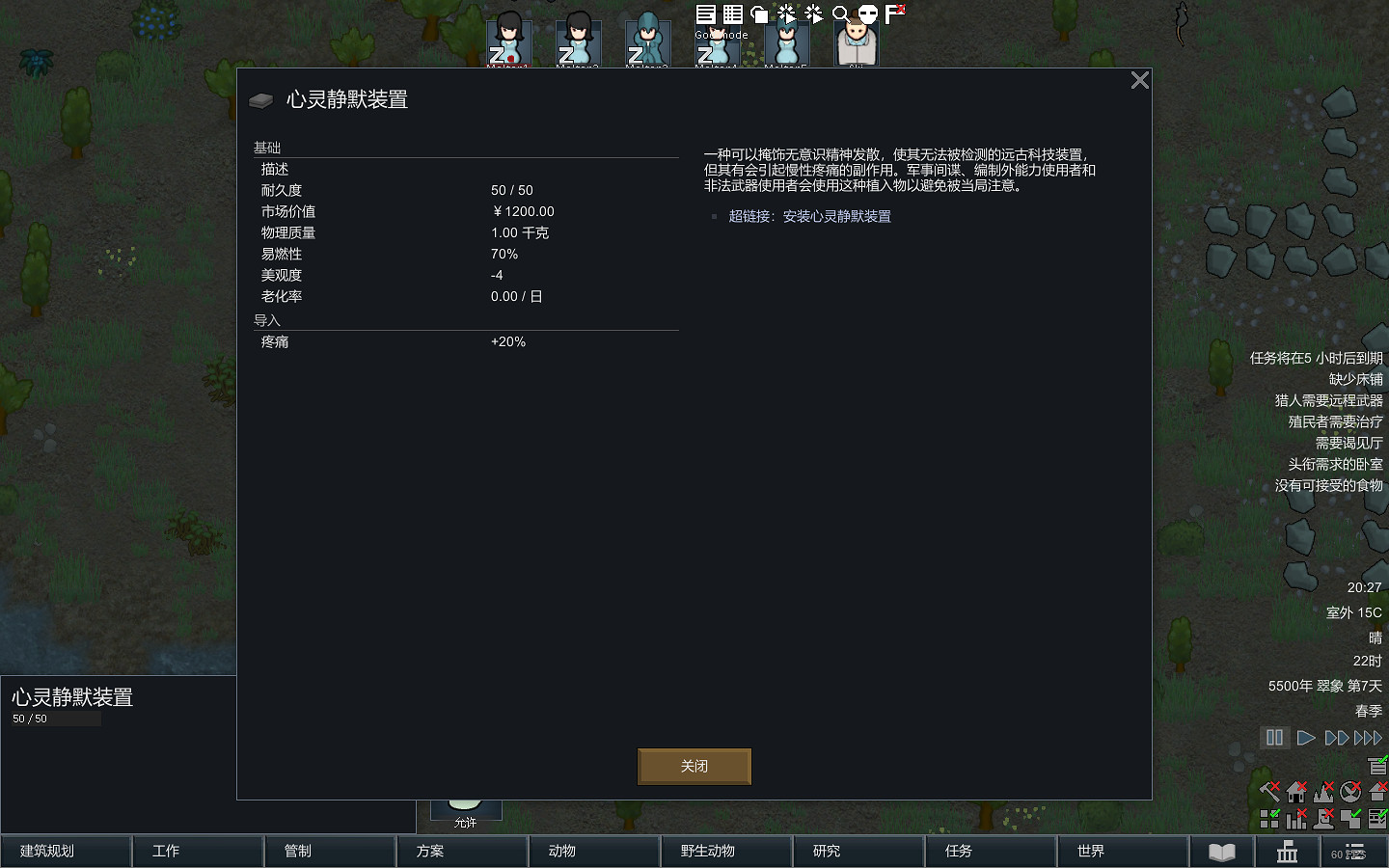Open the debug actions menu sparkle icon

point(785,14)
